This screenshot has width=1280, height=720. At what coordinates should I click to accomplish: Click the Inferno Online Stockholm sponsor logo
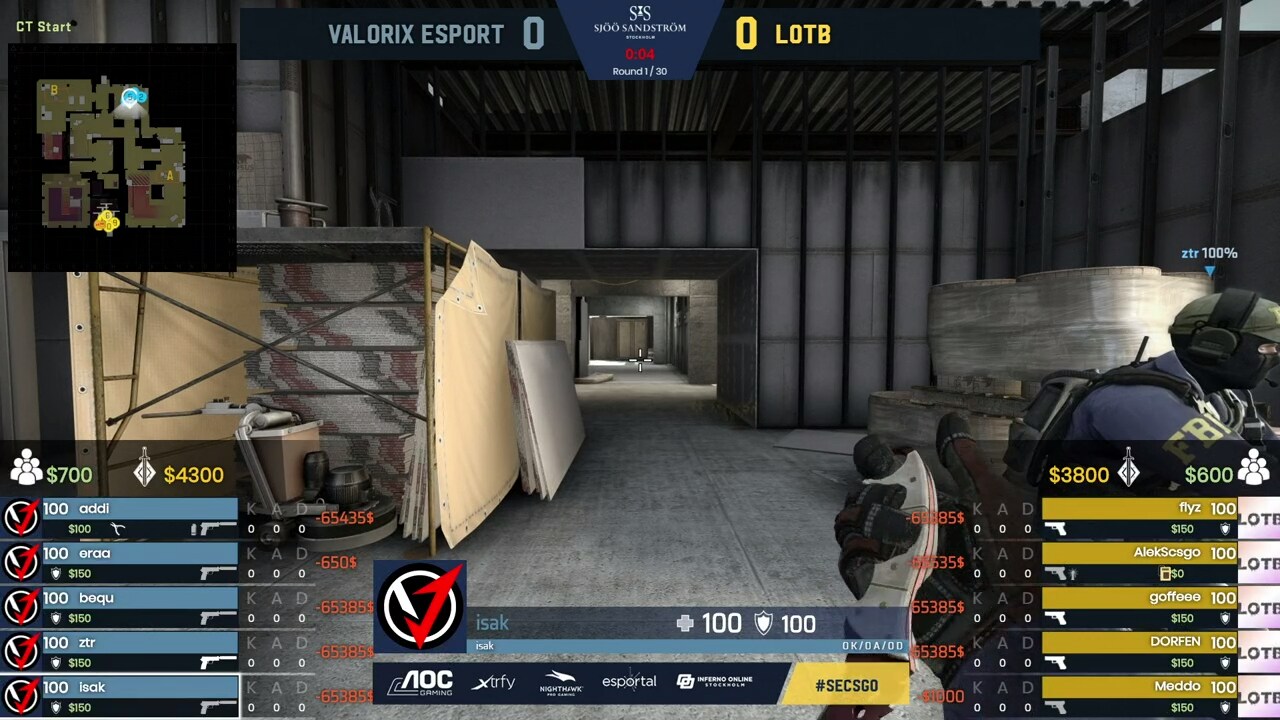click(x=714, y=682)
